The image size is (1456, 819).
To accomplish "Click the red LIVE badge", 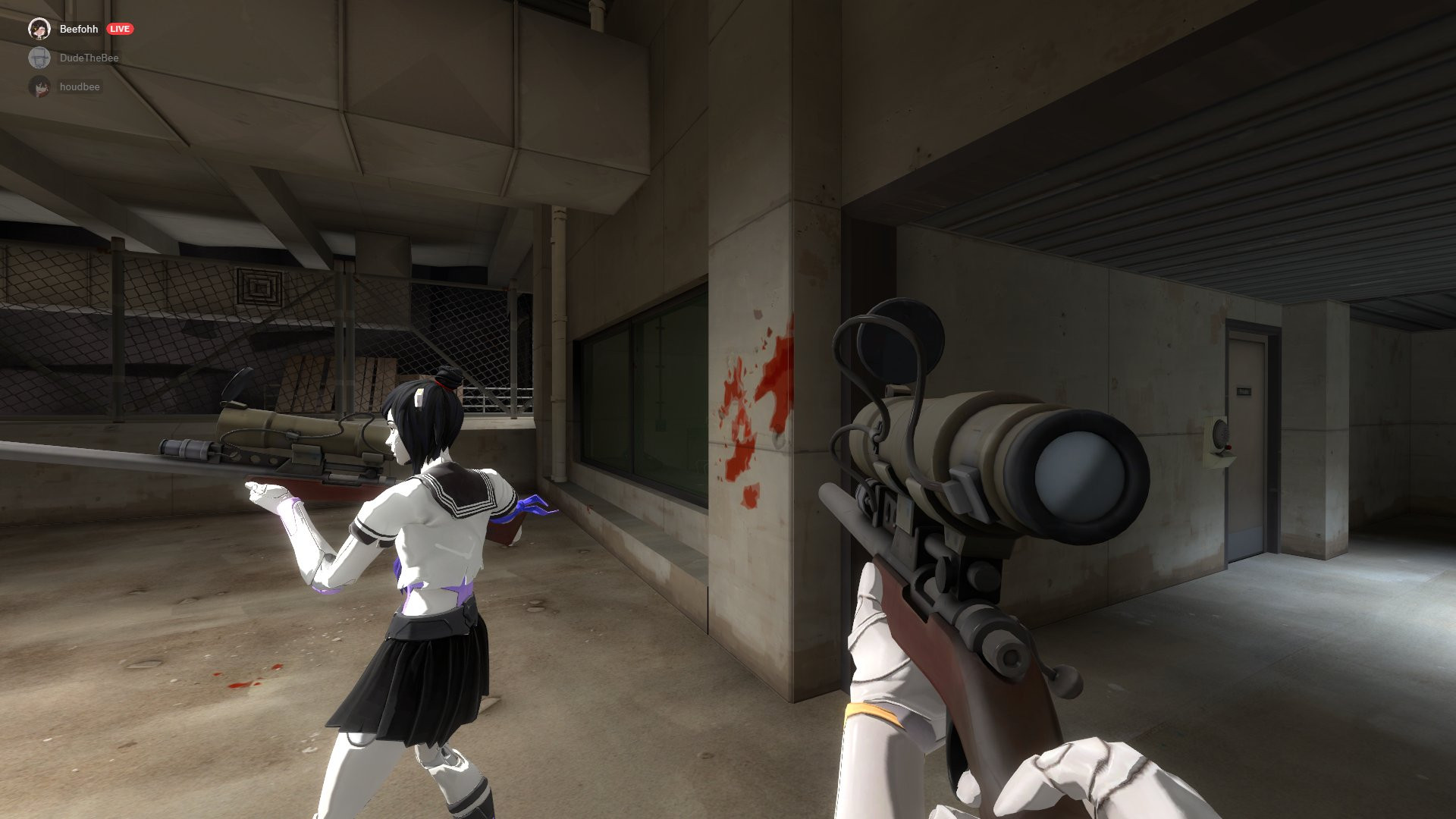I will [x=121, y=29].
